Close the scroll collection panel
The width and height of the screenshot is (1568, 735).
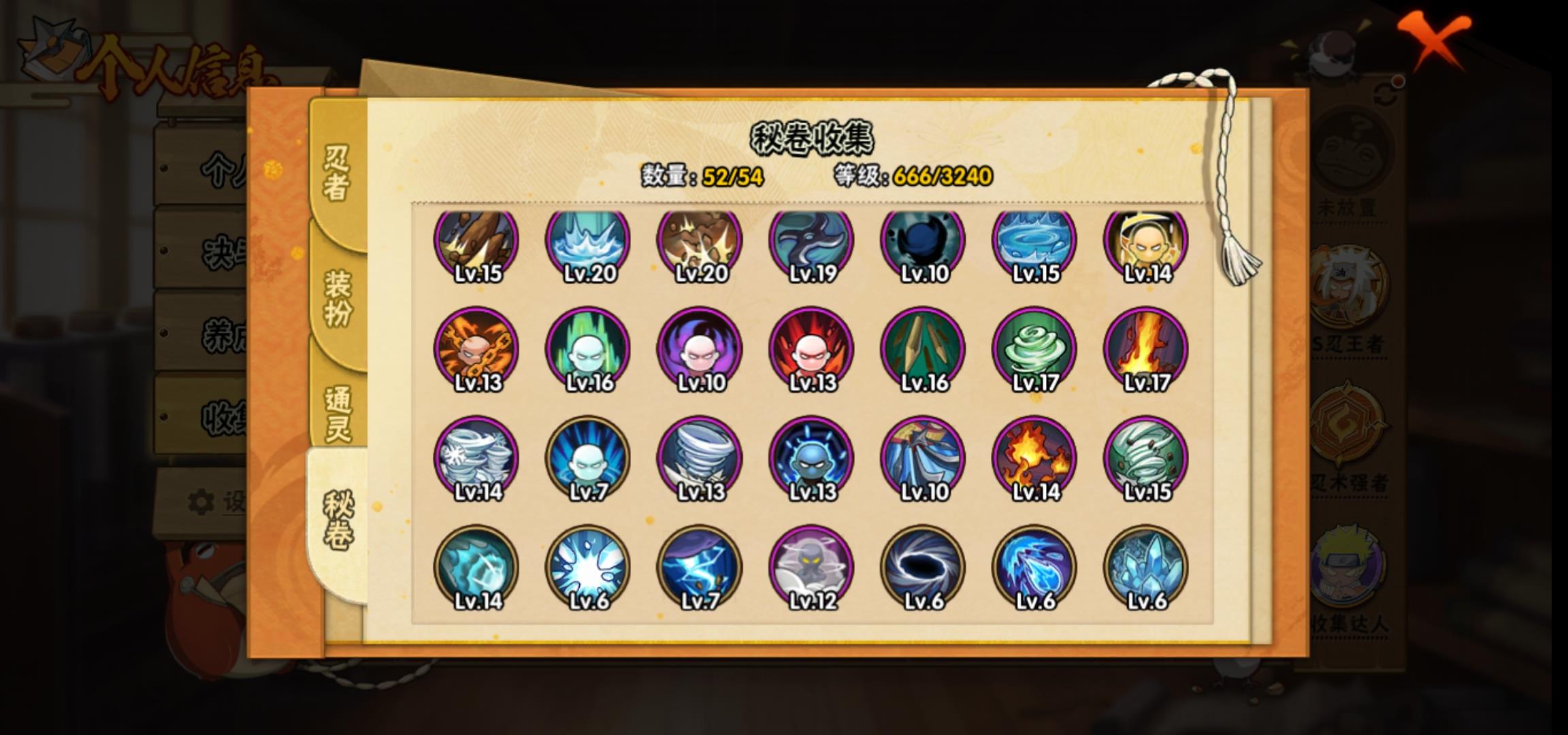tap(1435, 42)
